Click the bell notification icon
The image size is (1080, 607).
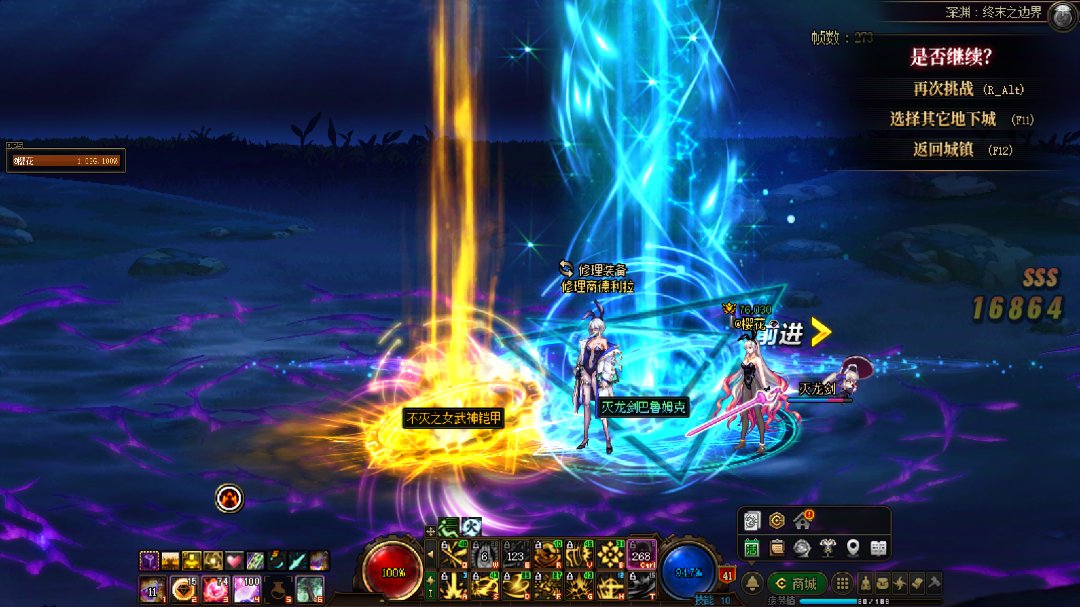753,583
